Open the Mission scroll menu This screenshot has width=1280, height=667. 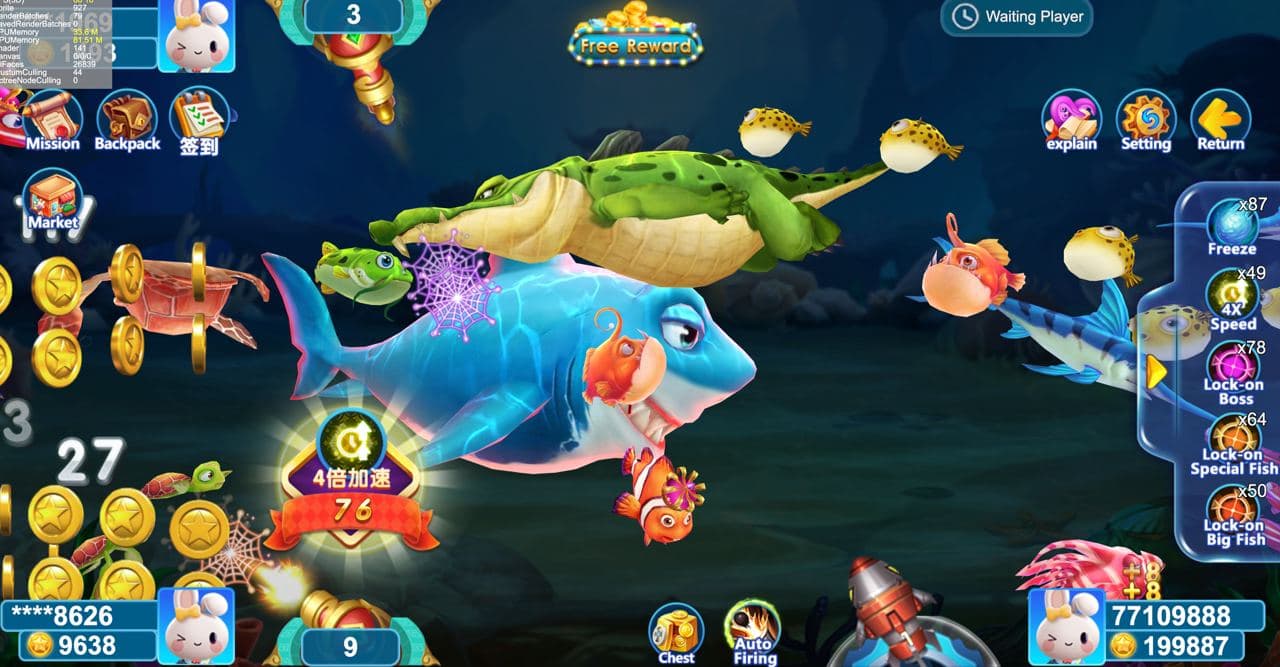pos(52,118)
